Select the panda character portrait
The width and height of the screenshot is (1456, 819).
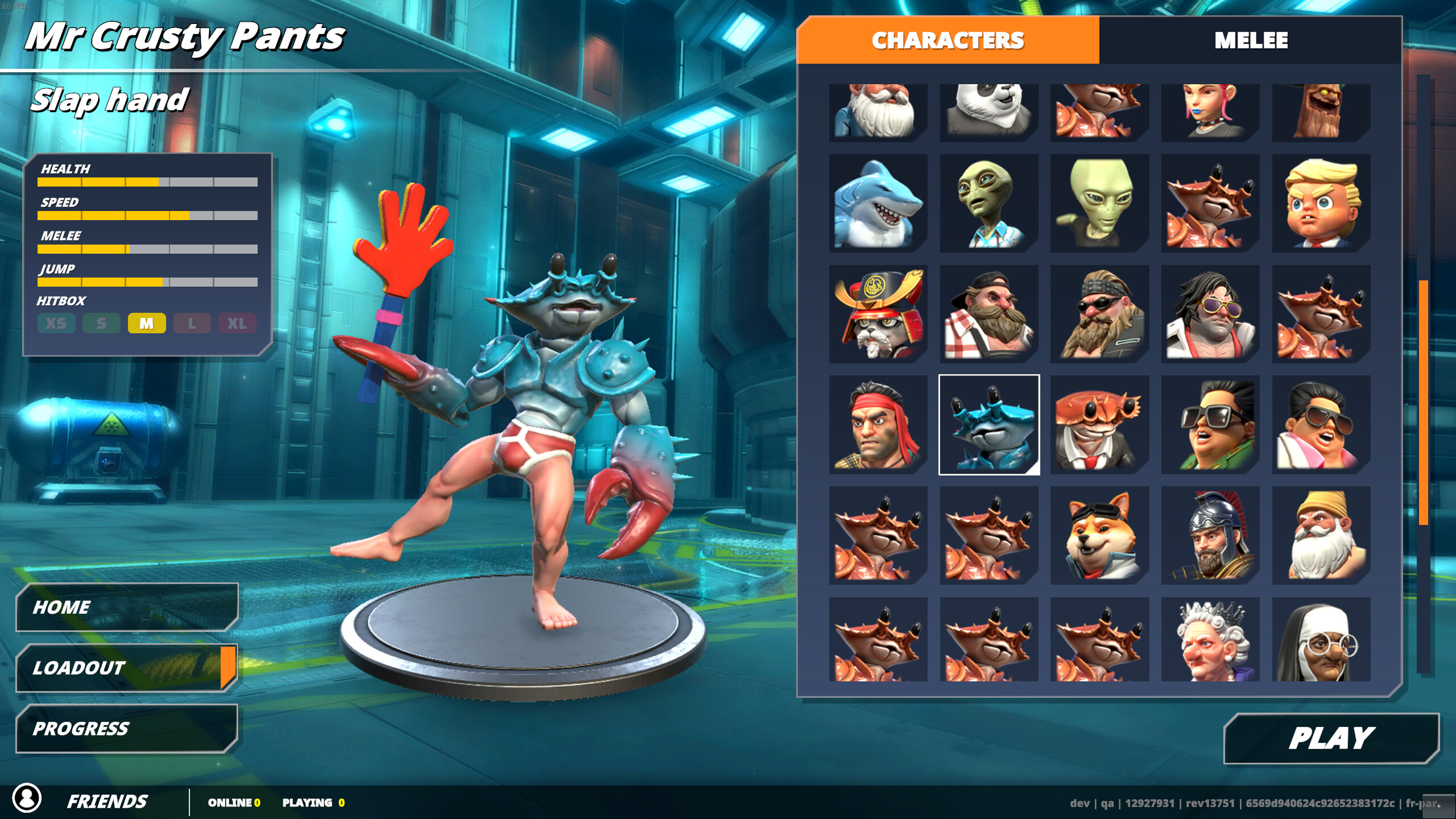coord(988,111)
